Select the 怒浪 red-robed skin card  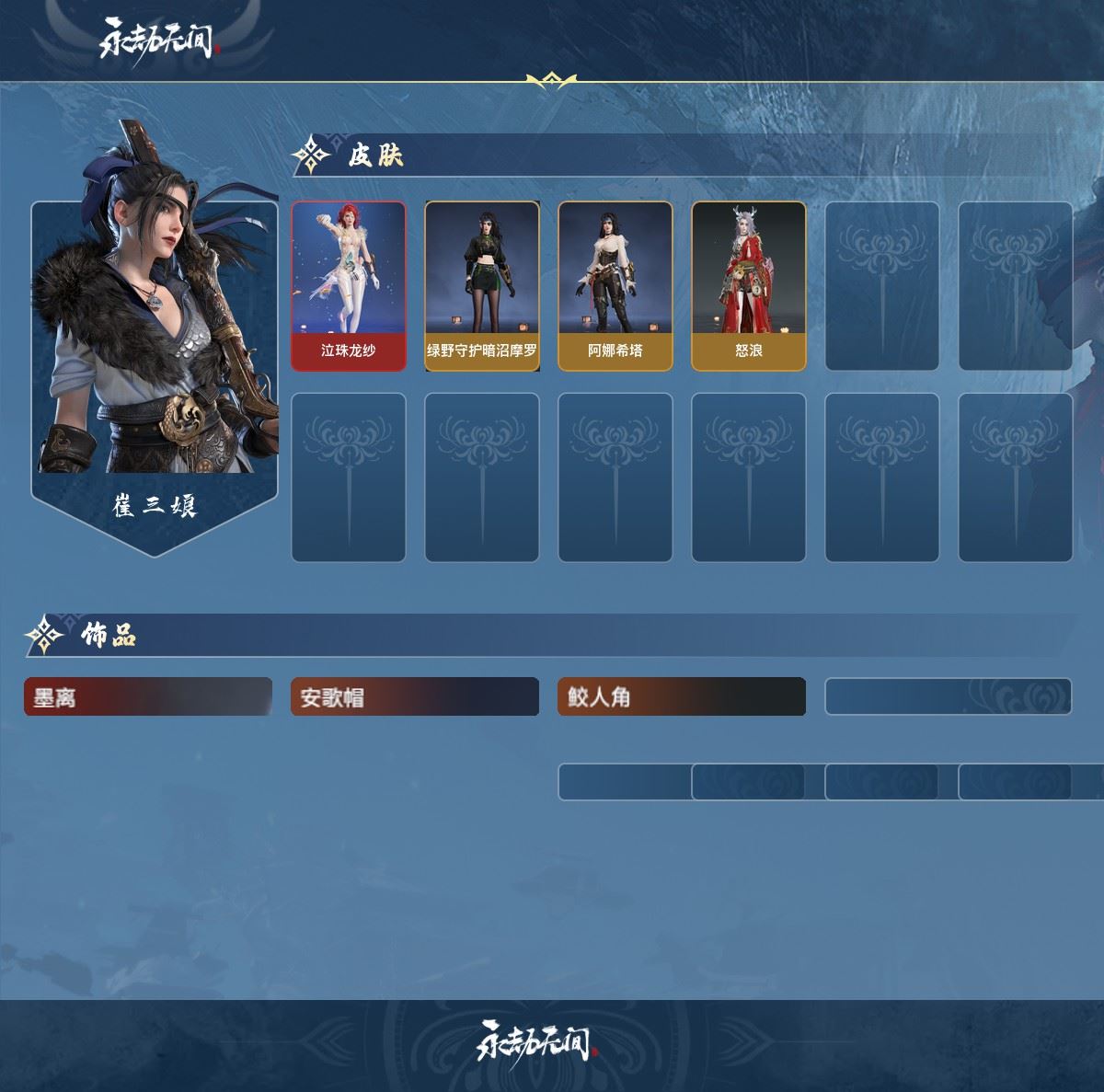pos(749,286)
